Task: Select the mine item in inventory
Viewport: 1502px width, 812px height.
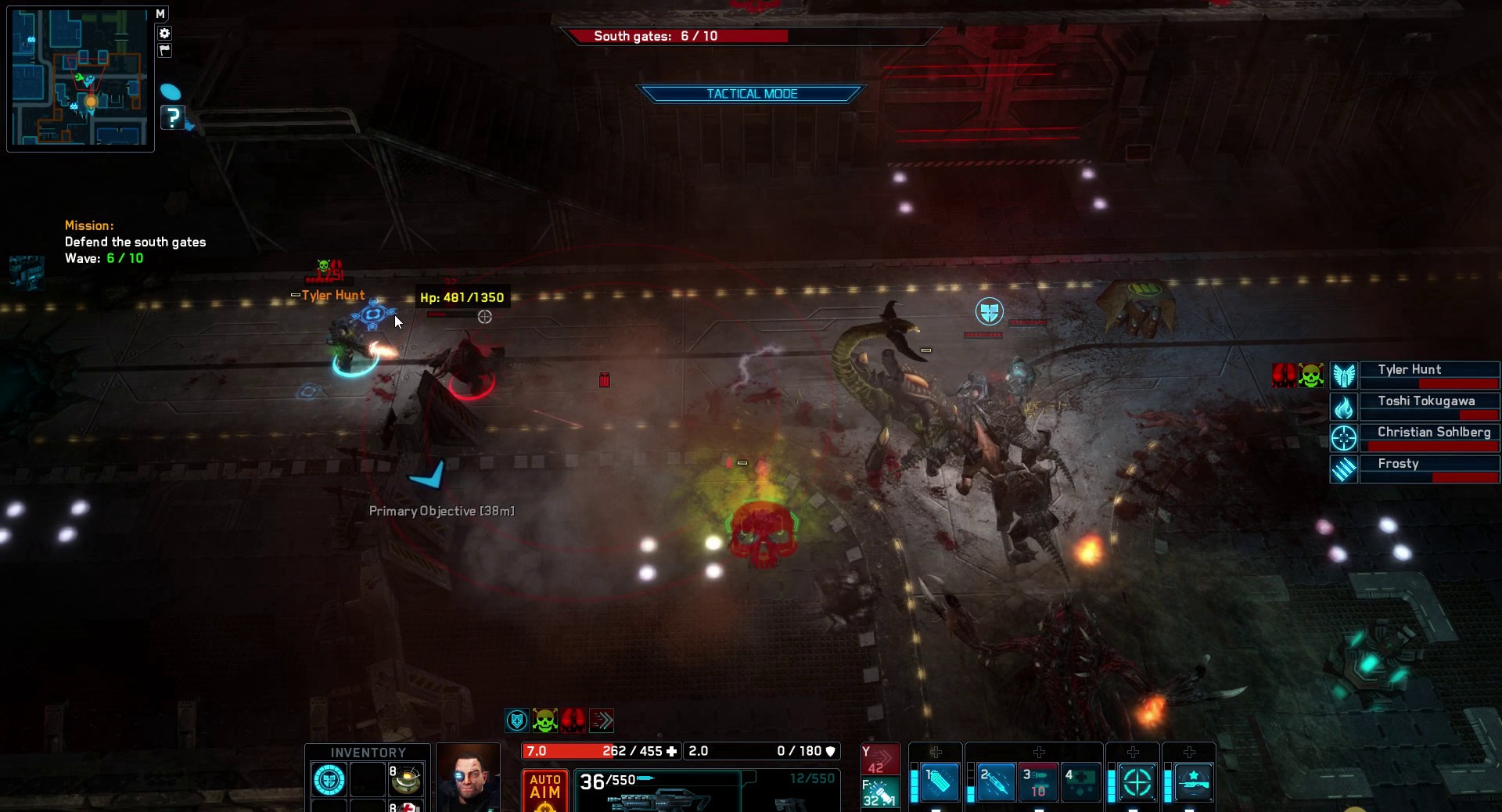Action: 406,780
